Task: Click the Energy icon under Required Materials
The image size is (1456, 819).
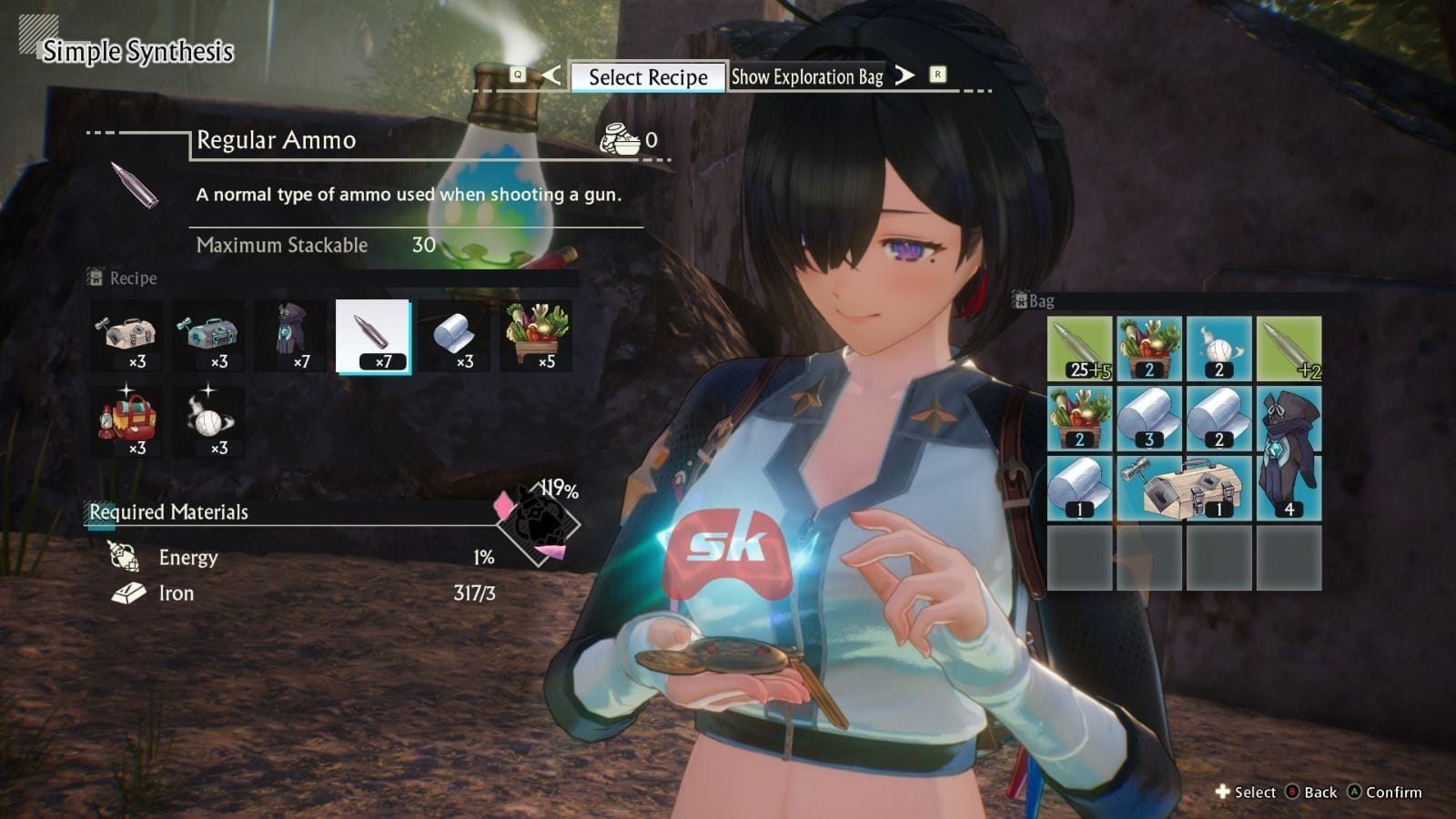Action: pos(121,556)
